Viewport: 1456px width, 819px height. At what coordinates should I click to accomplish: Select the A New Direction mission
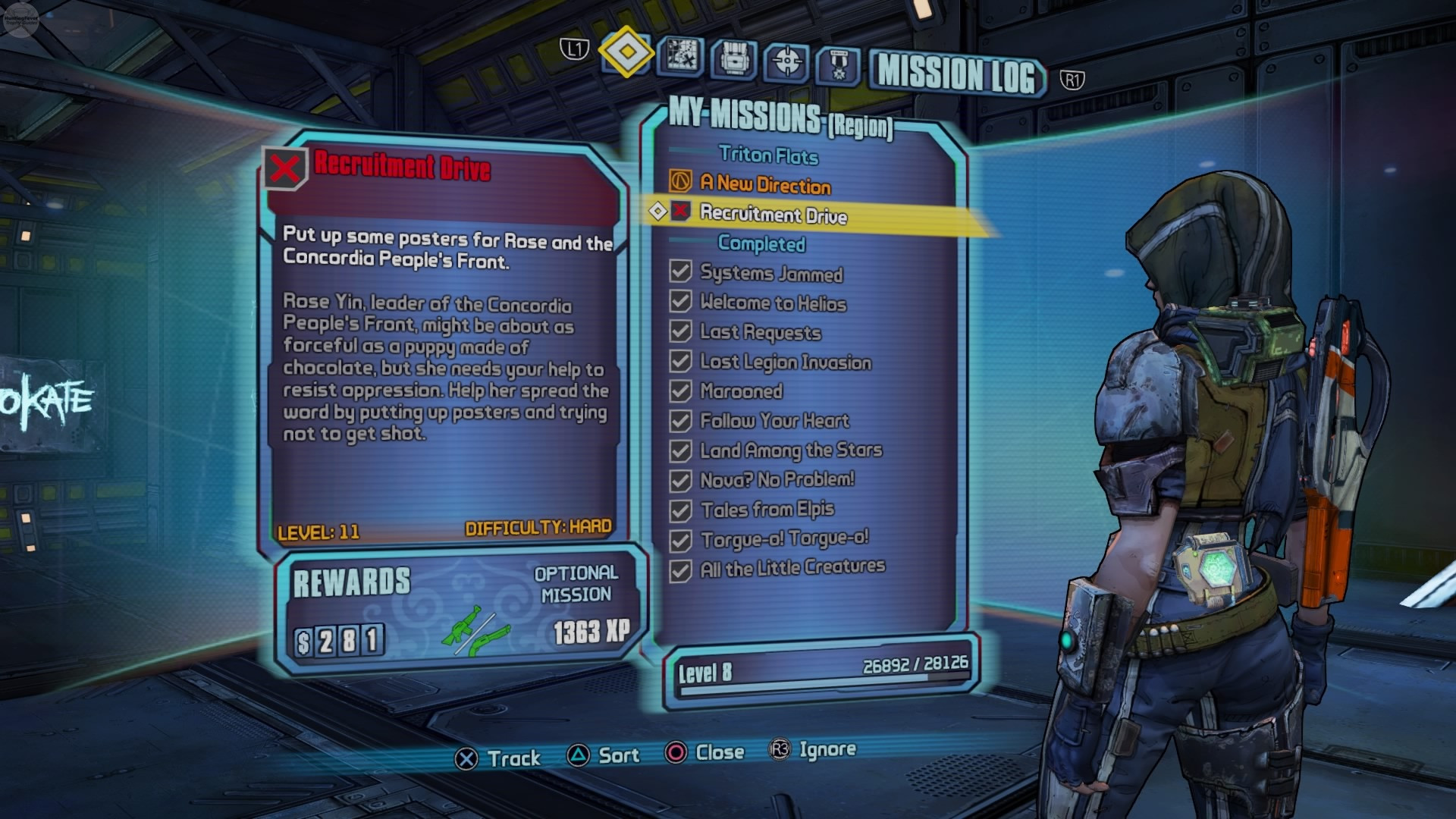(x=764, y=184)
